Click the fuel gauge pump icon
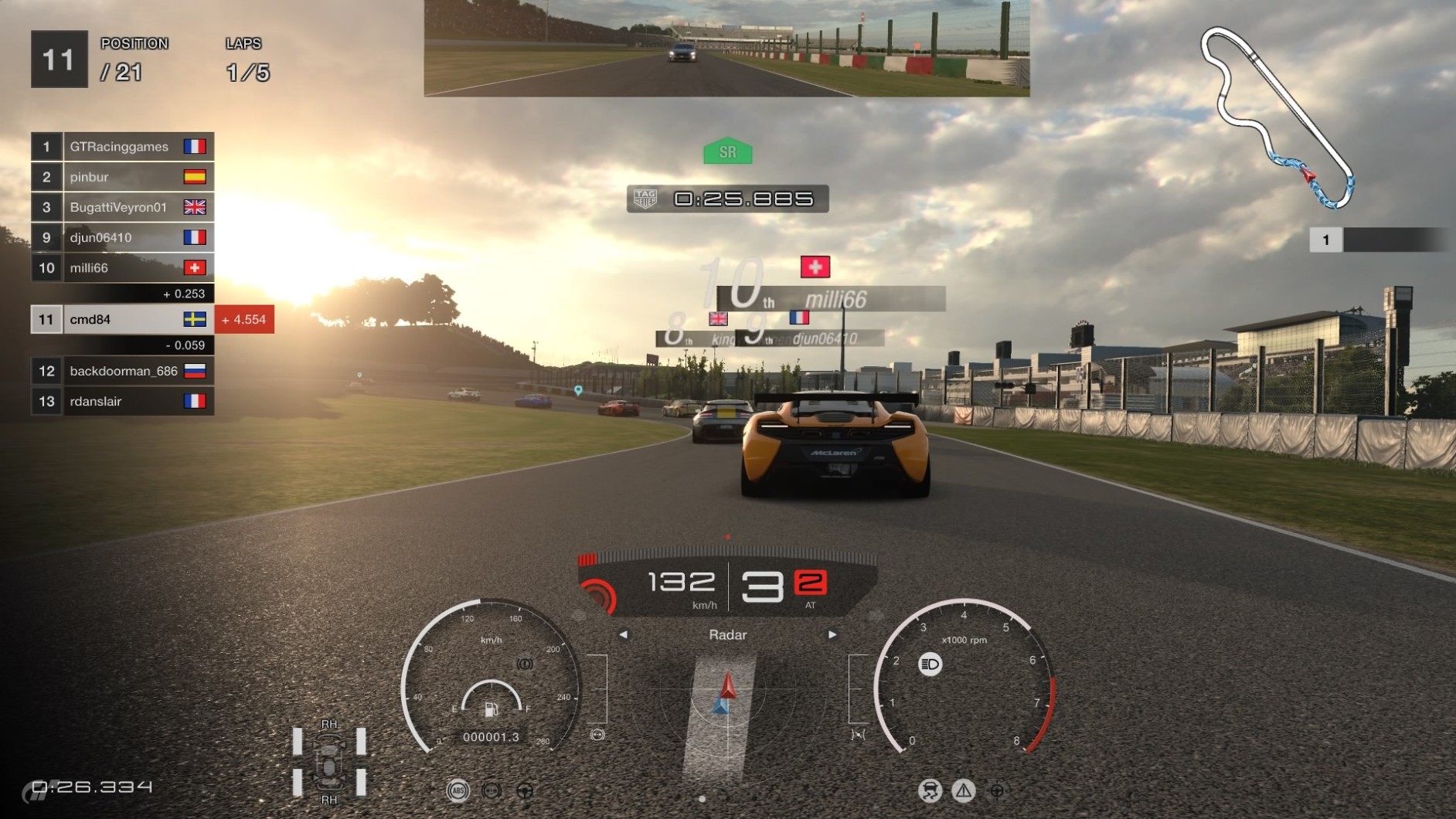The height and width of the screenshot is (819, 1456). click(x=491, y=709)
